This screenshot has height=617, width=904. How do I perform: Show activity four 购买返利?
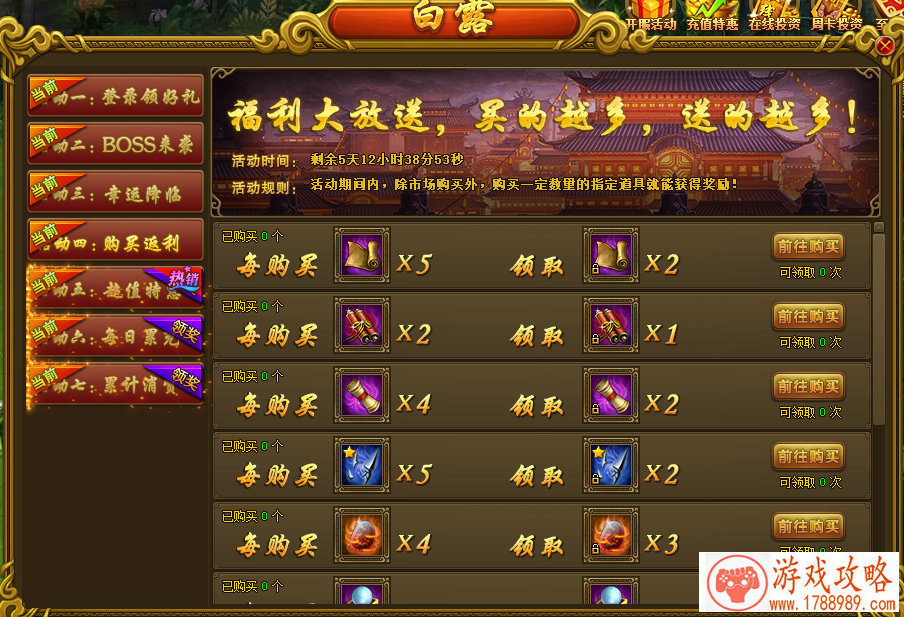pos(116,240)
